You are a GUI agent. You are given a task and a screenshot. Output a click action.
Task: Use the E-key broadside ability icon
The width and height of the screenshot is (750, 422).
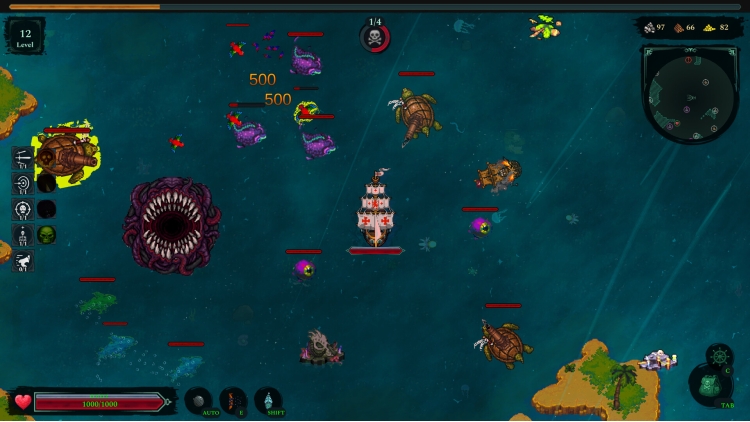pyautogui.click(x=233, y=400)
